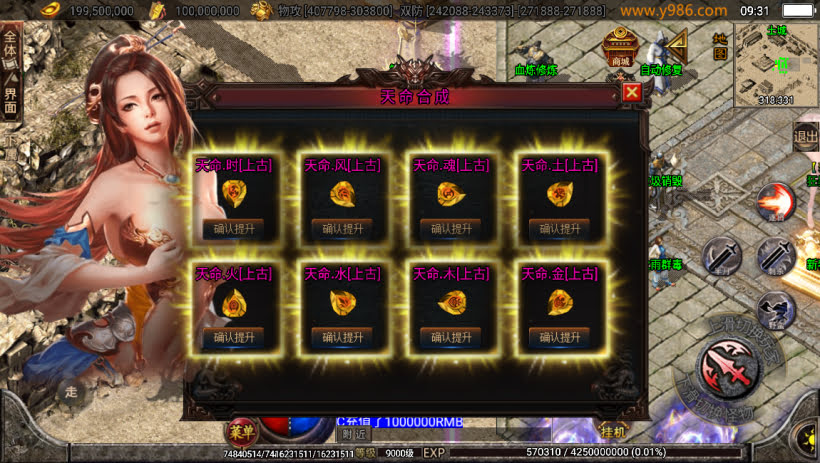Toggle the 走 walk mode button
The width and height of the screenshot is (820, 463).
coord(70,393)
